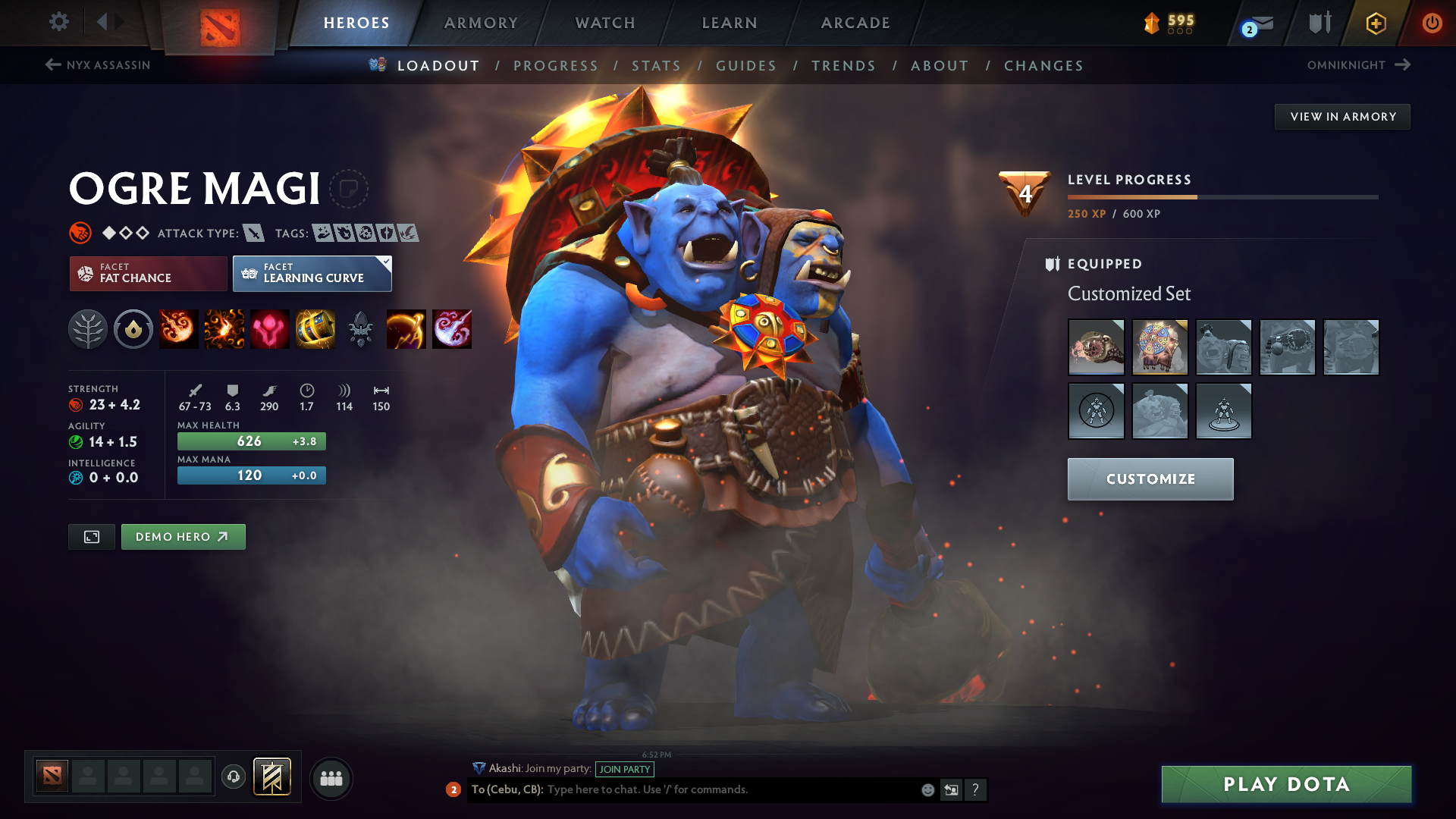Switch to the STATS tab
1456x819 pixels.
(x=657, y=65)
